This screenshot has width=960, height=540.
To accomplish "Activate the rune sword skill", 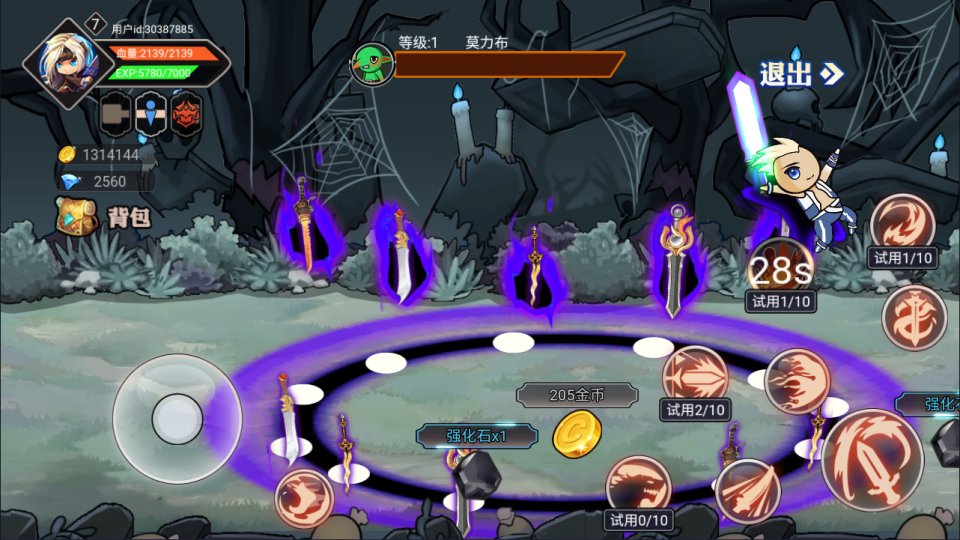I will click(x=914, y=317).
